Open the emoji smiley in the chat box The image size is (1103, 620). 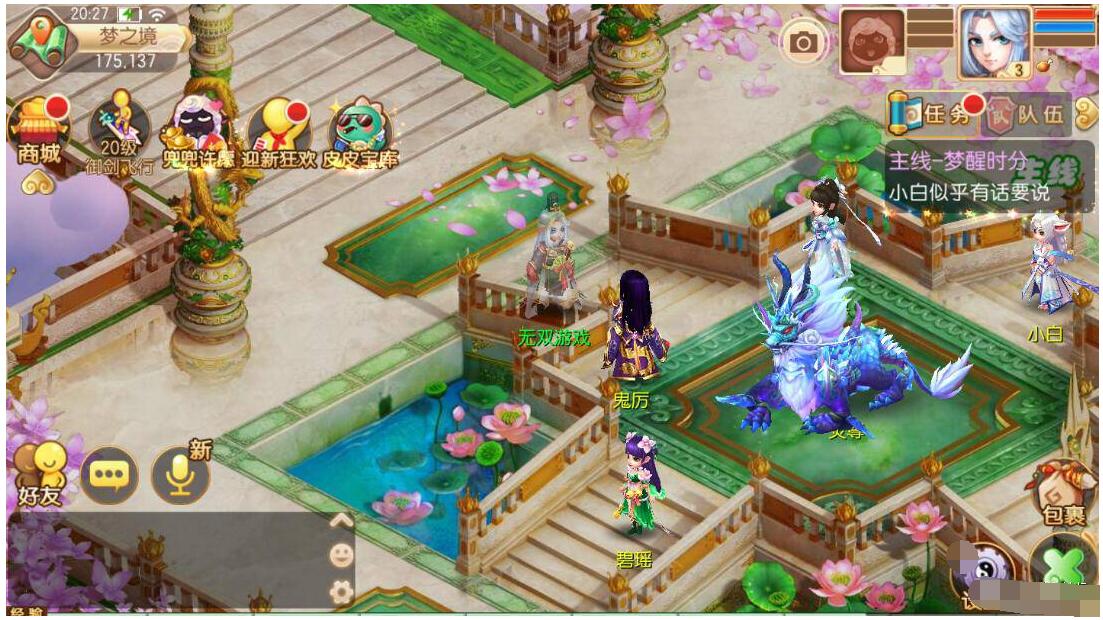pyautogui.click(x=341, y=556)
